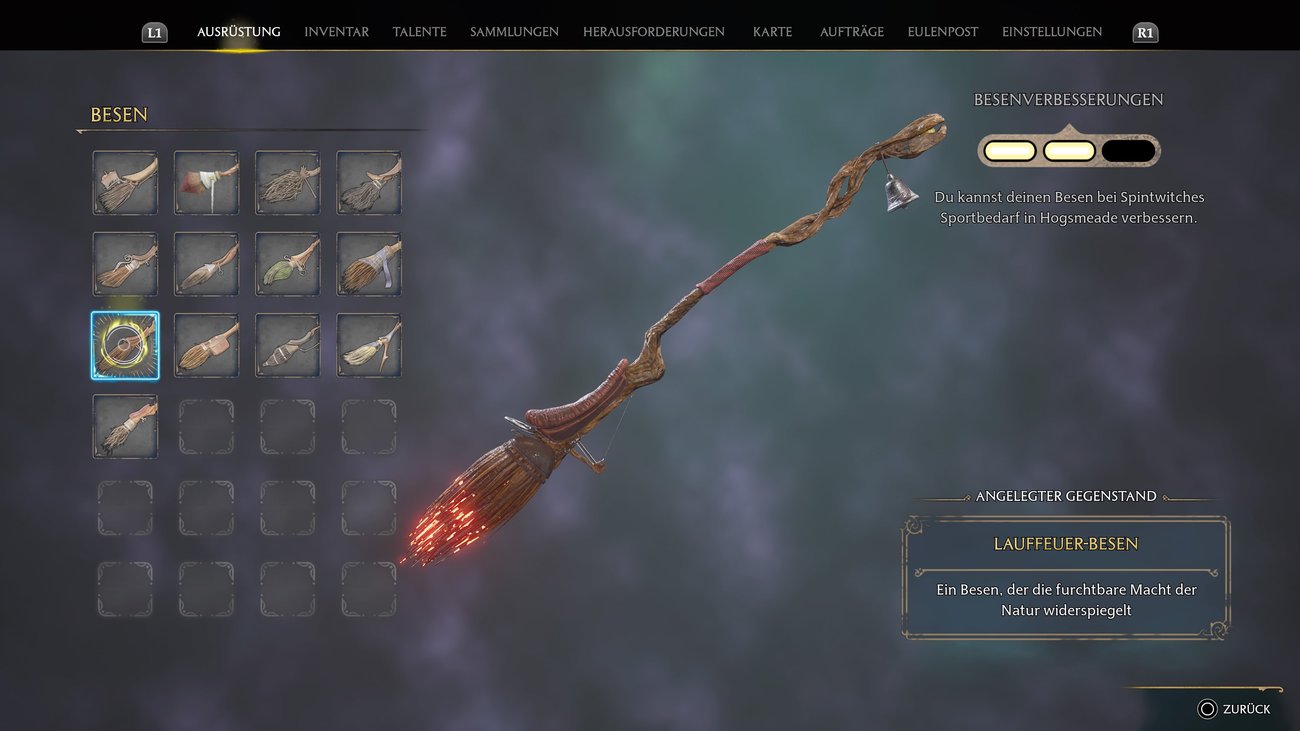
Task: Show the Sammlungen tab
Action: [x=514, y=32]
